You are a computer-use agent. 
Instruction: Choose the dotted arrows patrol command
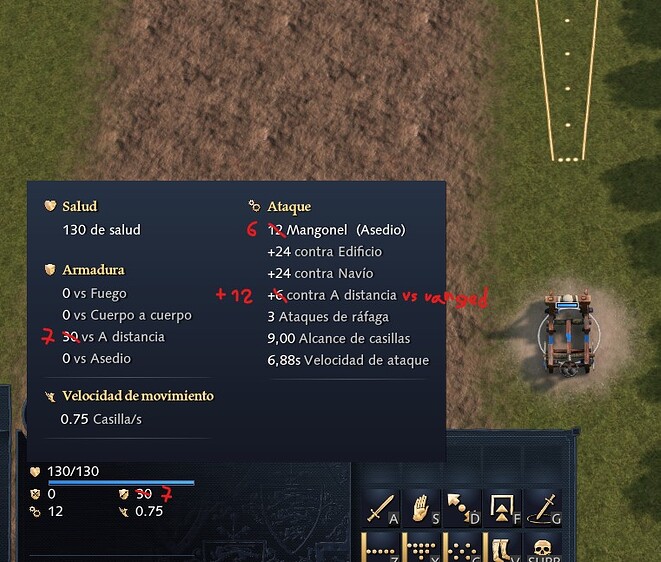tap(461, 508)
